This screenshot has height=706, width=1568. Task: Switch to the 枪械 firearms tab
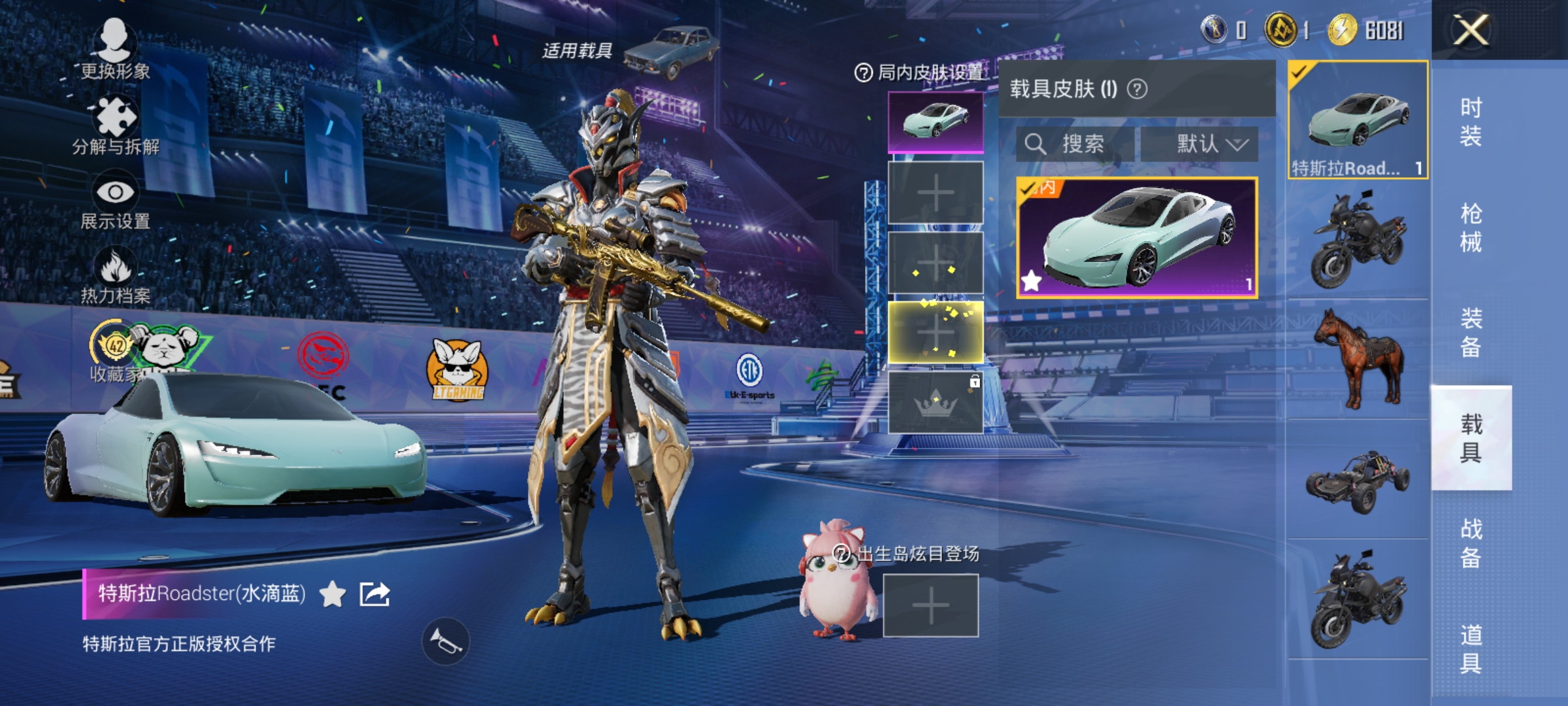tap(1471, 227)
